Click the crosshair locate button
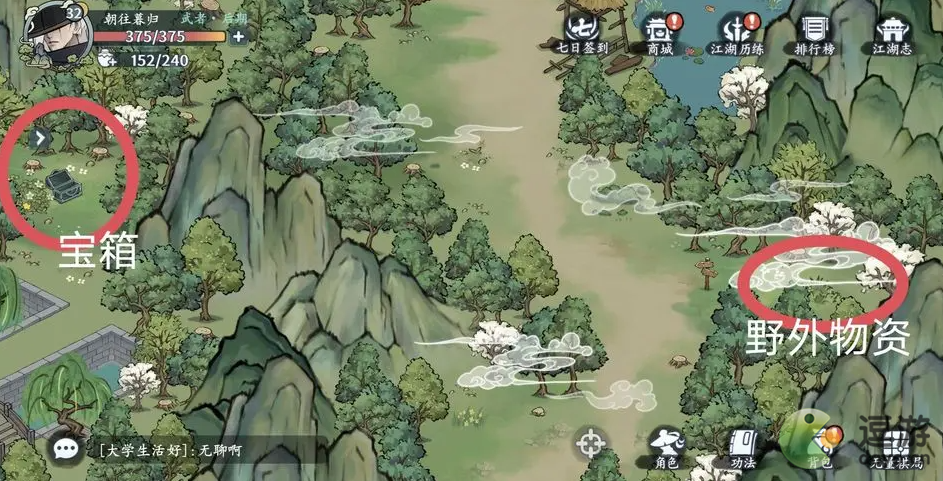The height and width of the screenshot is (481, 943). (592, 442)
